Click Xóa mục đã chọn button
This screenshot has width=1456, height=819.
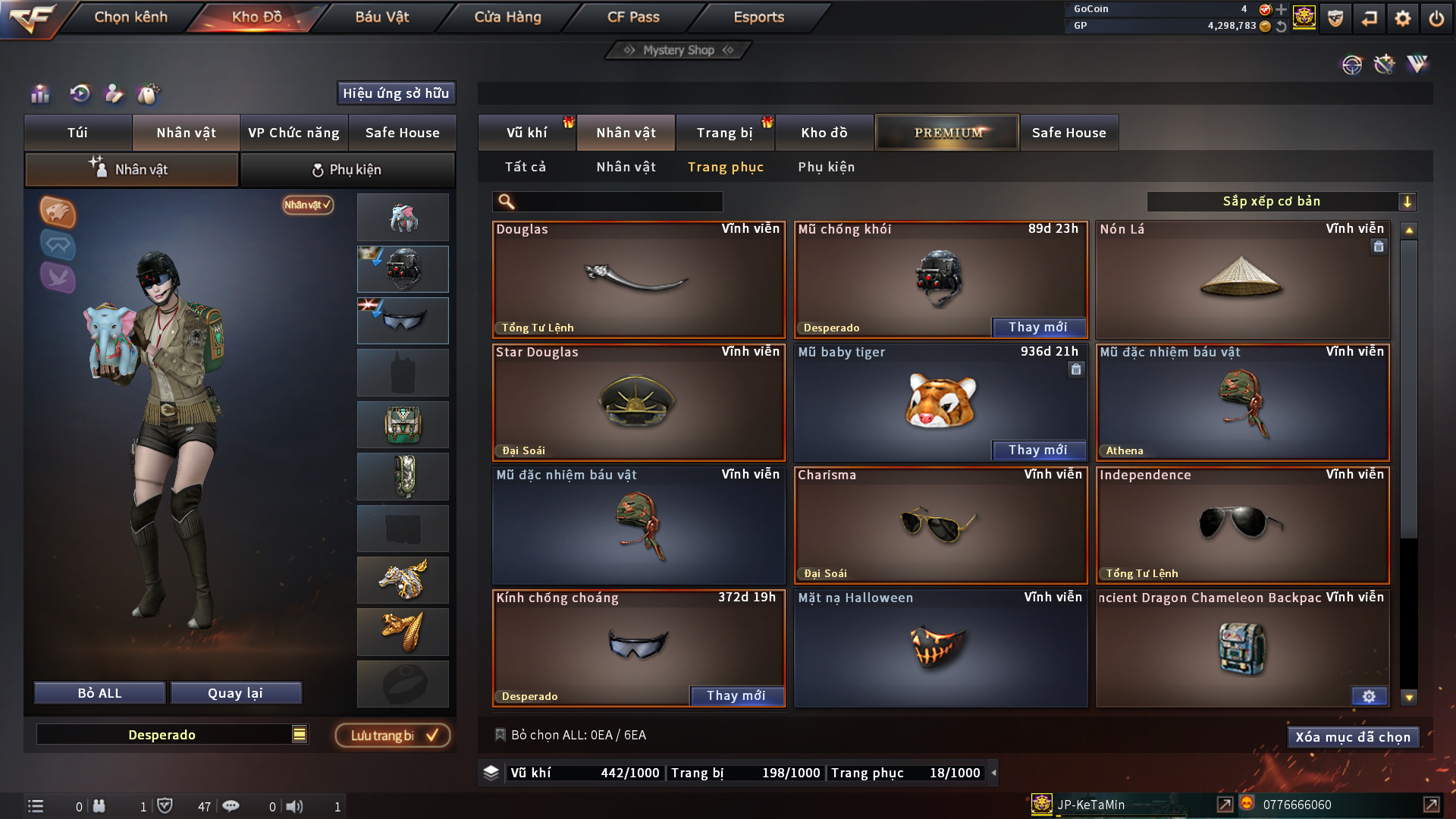click(1353, 737)
